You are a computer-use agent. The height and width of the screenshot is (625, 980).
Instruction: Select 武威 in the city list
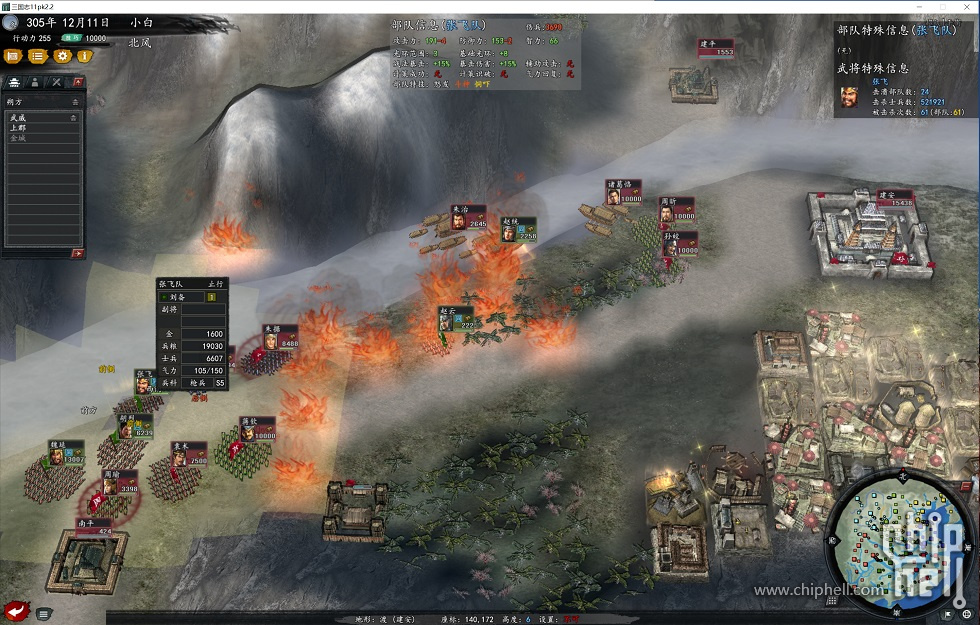(18, 118)
